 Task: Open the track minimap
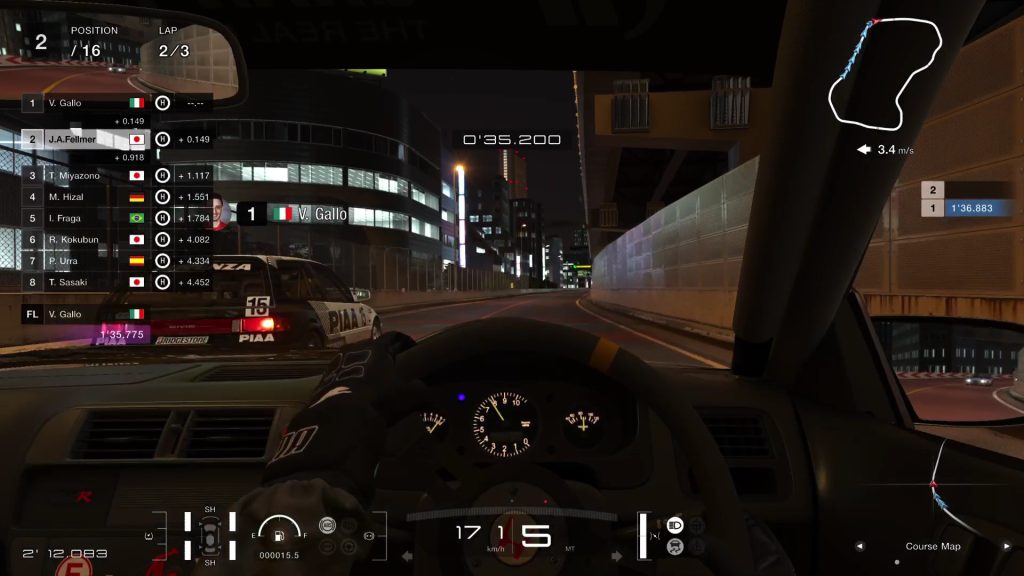pyautogui.click(x=884, y=73)
